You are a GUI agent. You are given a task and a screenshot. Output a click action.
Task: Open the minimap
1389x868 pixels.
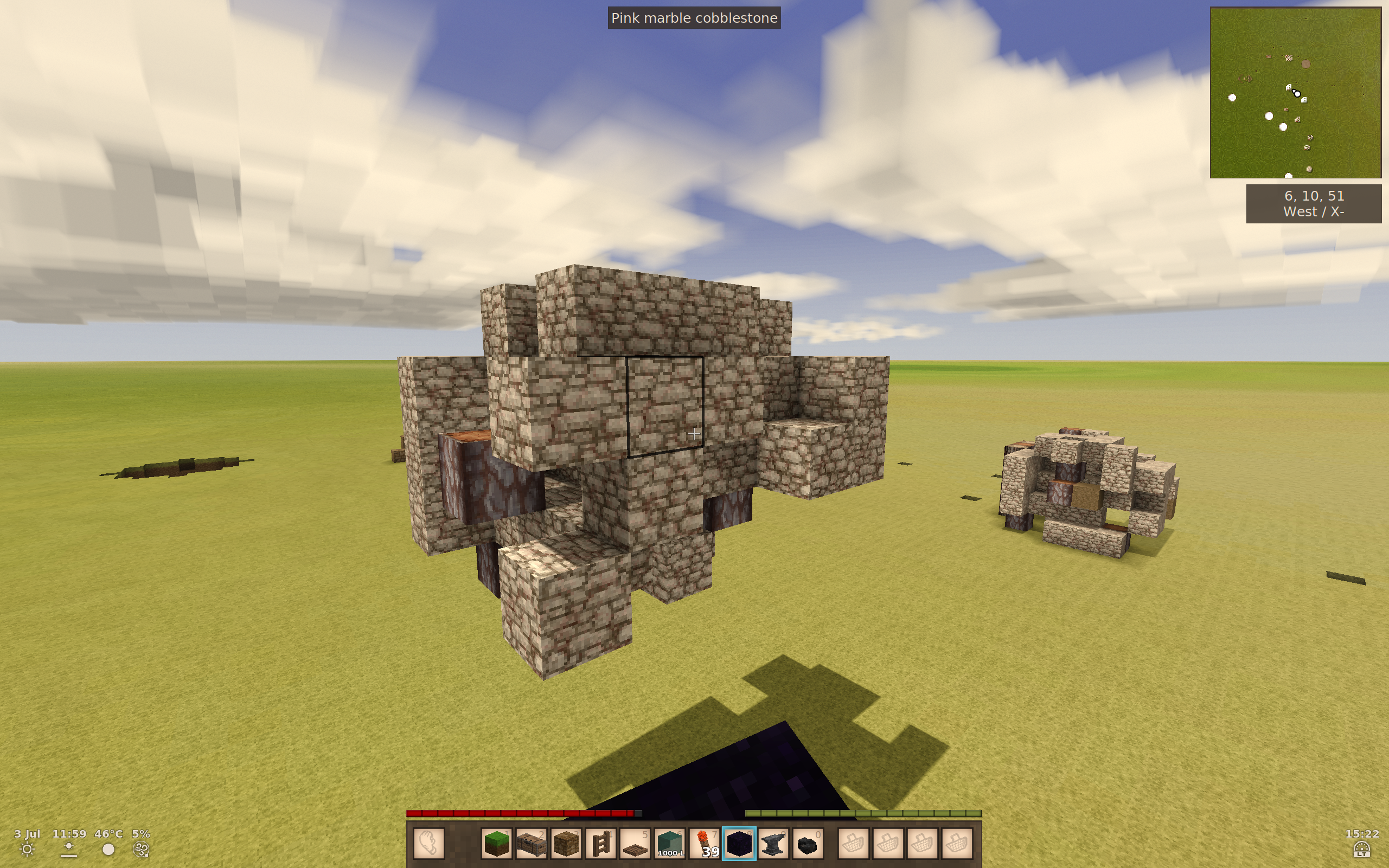[1295, 92]
